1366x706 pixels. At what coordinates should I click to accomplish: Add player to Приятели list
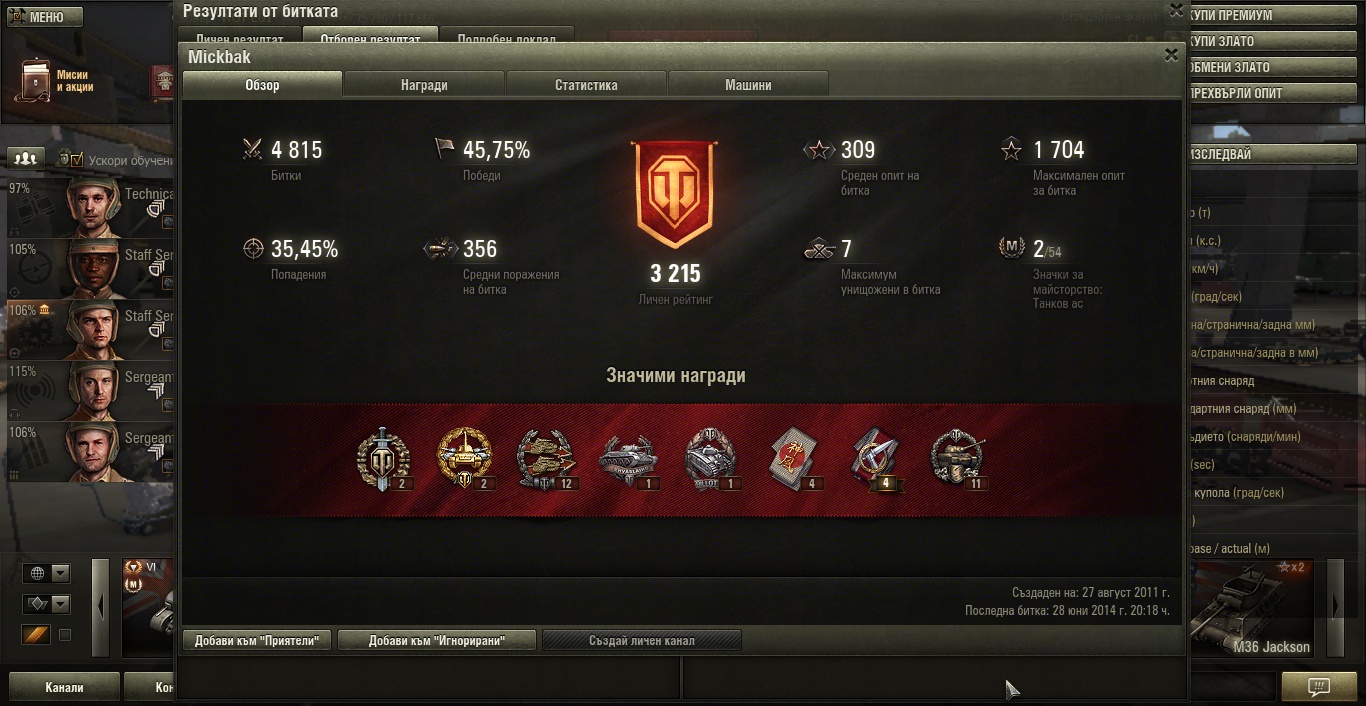click(257, 640)
